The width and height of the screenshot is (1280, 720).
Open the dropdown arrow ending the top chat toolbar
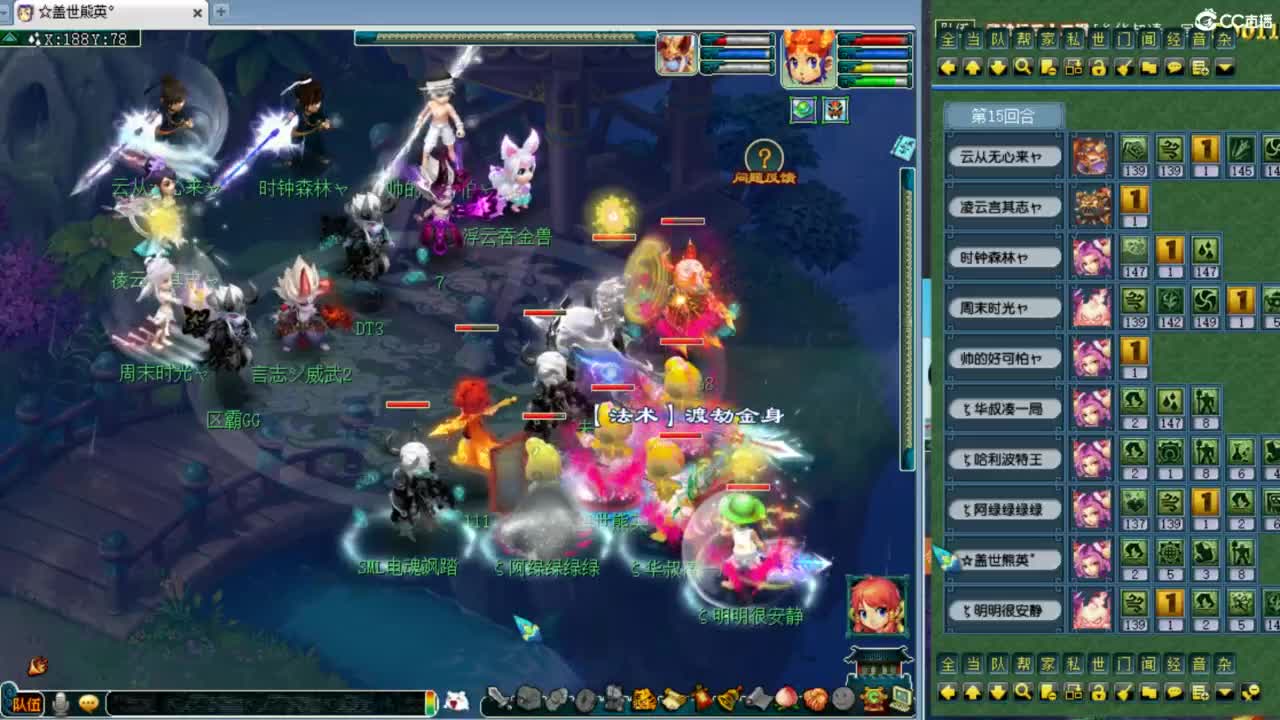point(1224,68)
